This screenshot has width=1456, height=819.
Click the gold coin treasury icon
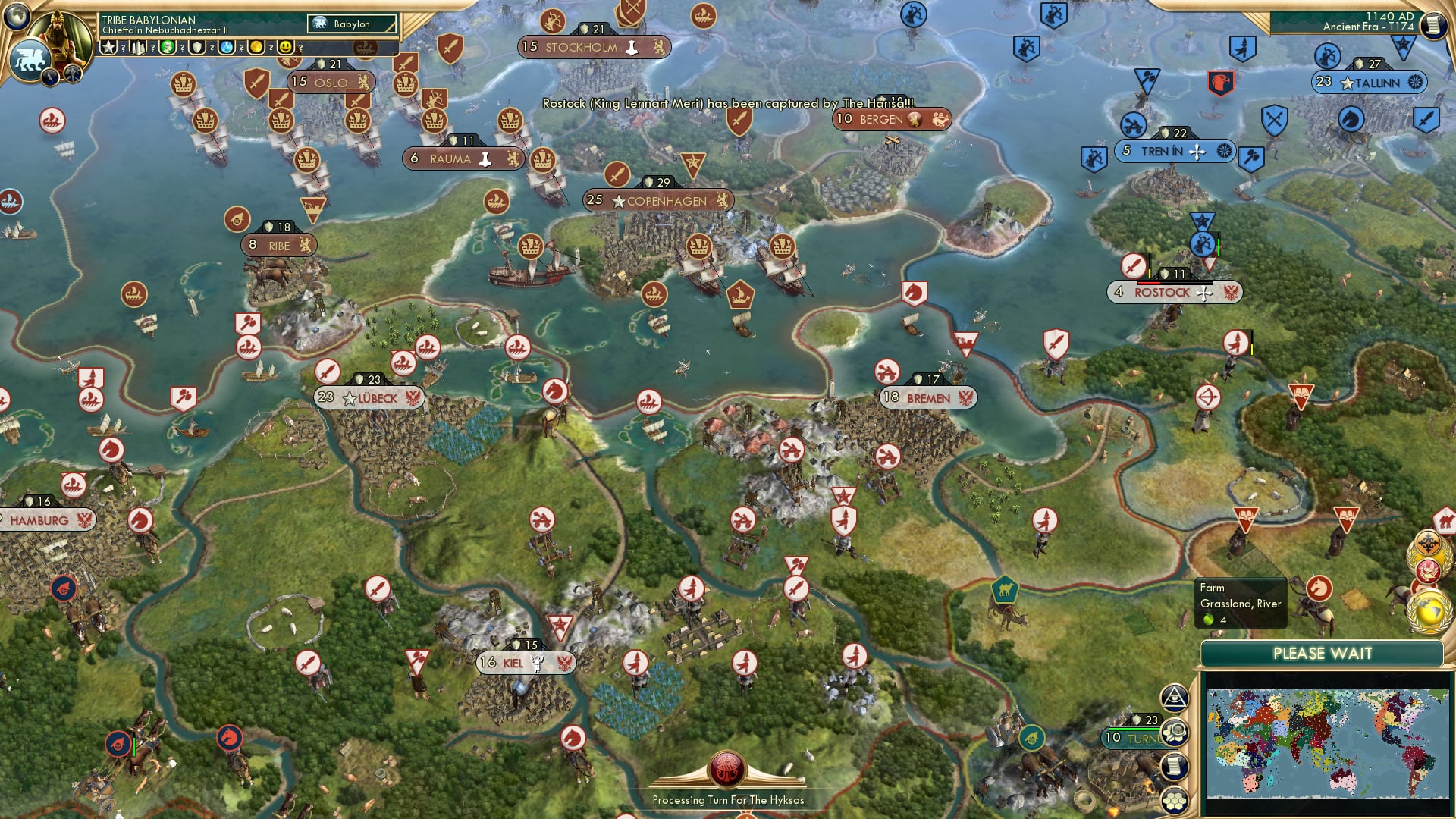point(254,48)
